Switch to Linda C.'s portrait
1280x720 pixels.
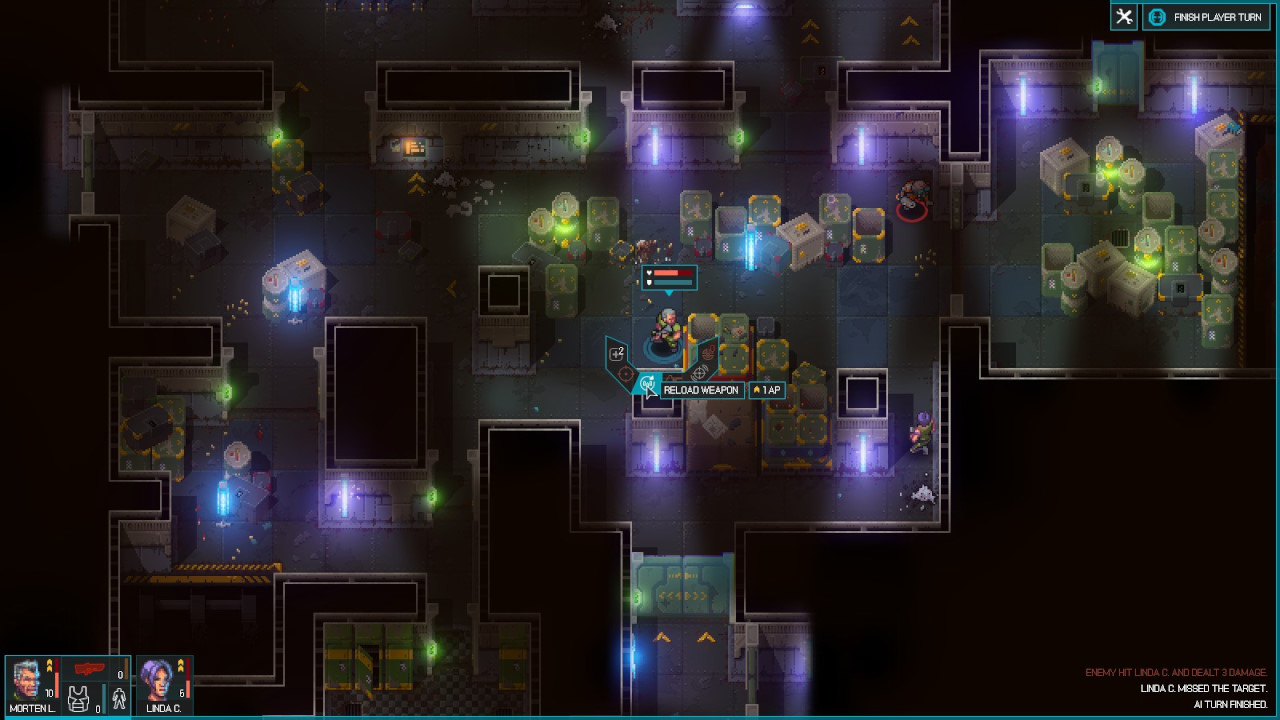[x=157, y=681]
